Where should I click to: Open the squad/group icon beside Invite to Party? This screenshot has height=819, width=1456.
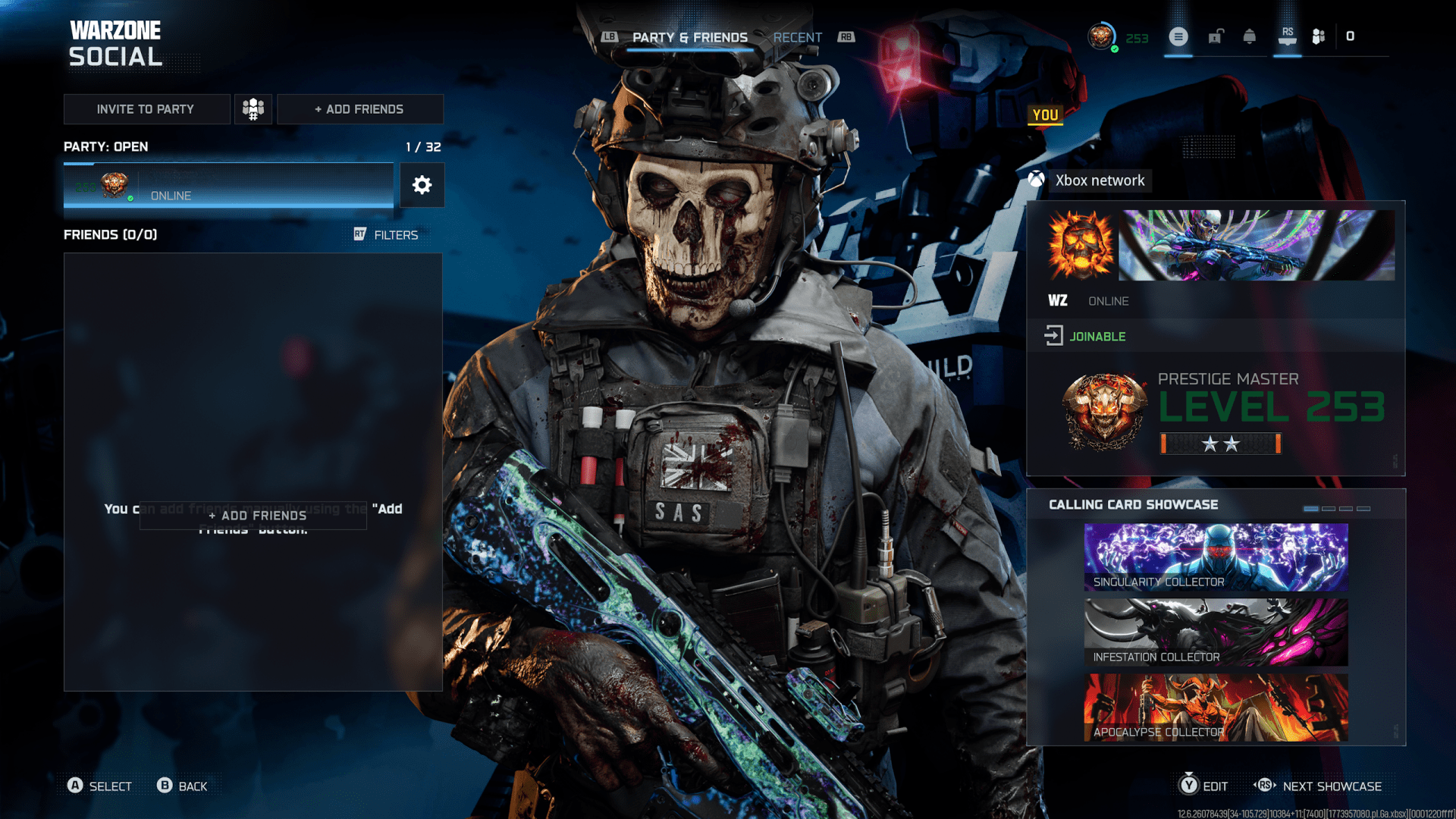253,108
